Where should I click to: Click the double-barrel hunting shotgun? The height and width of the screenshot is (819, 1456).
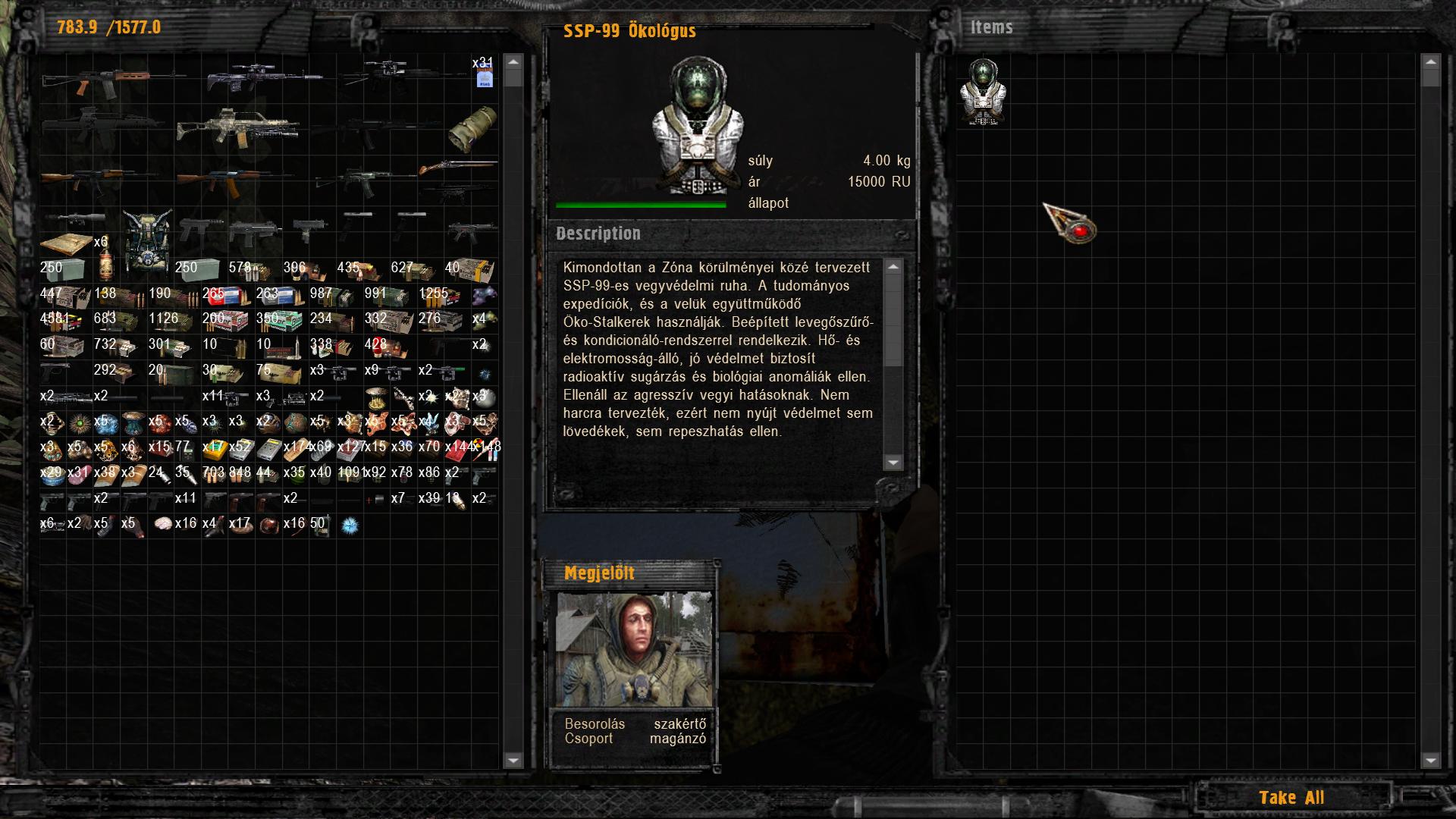[457, 167]
